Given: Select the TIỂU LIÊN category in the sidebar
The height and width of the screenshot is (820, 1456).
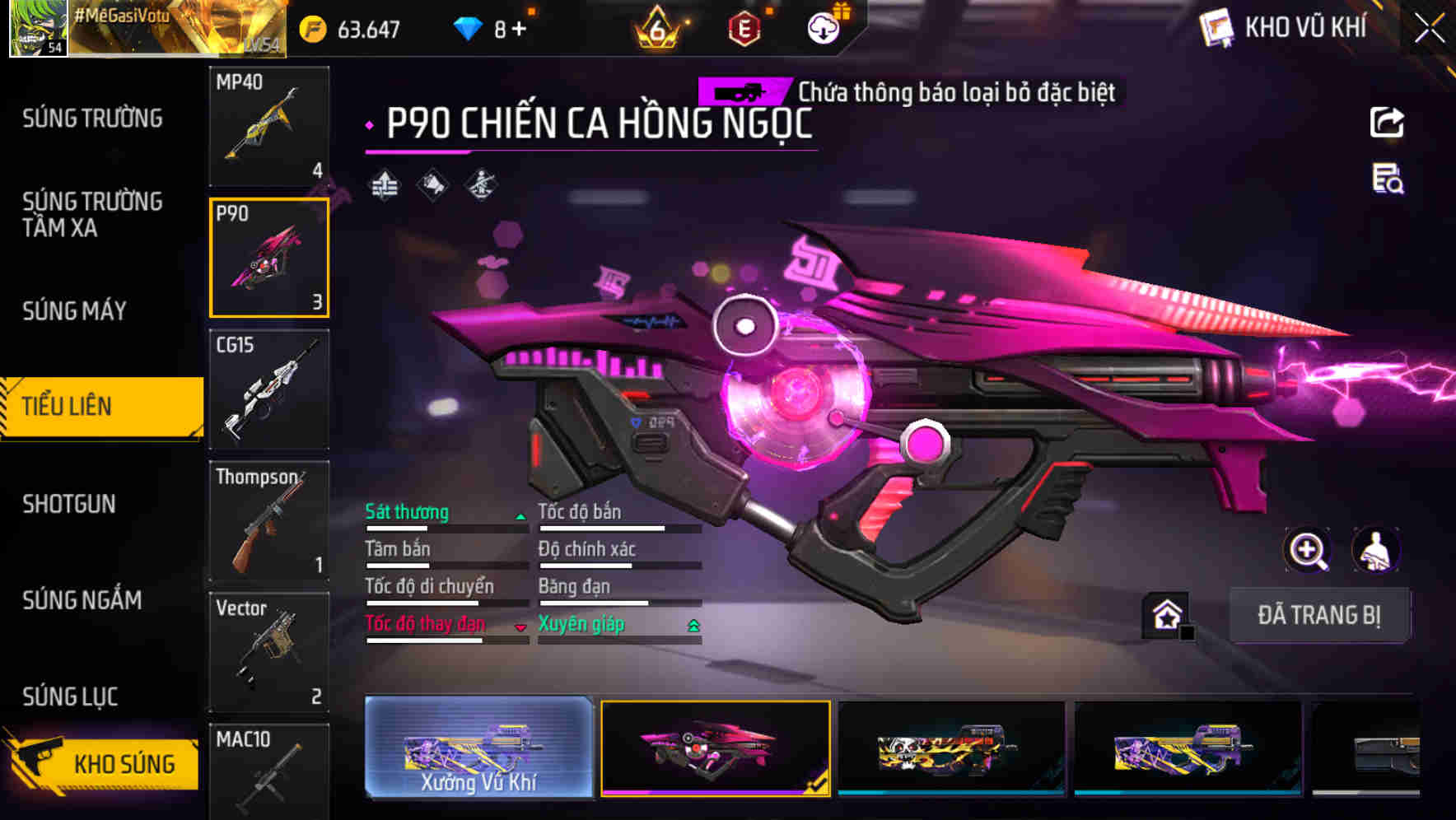Looking at the screenshot, I should tap(70, 406).
